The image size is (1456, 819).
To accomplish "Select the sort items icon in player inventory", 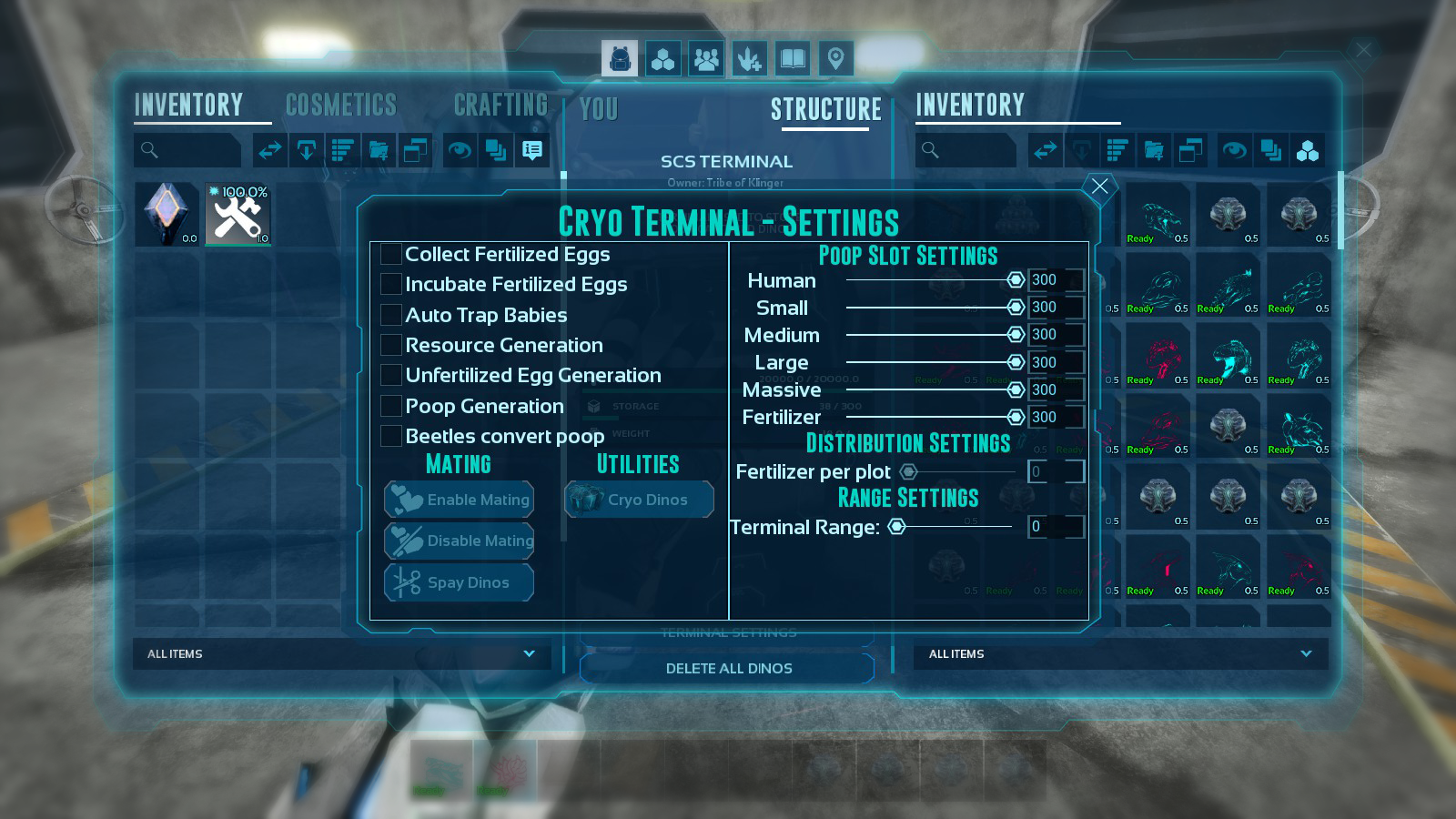I will 342,150.
